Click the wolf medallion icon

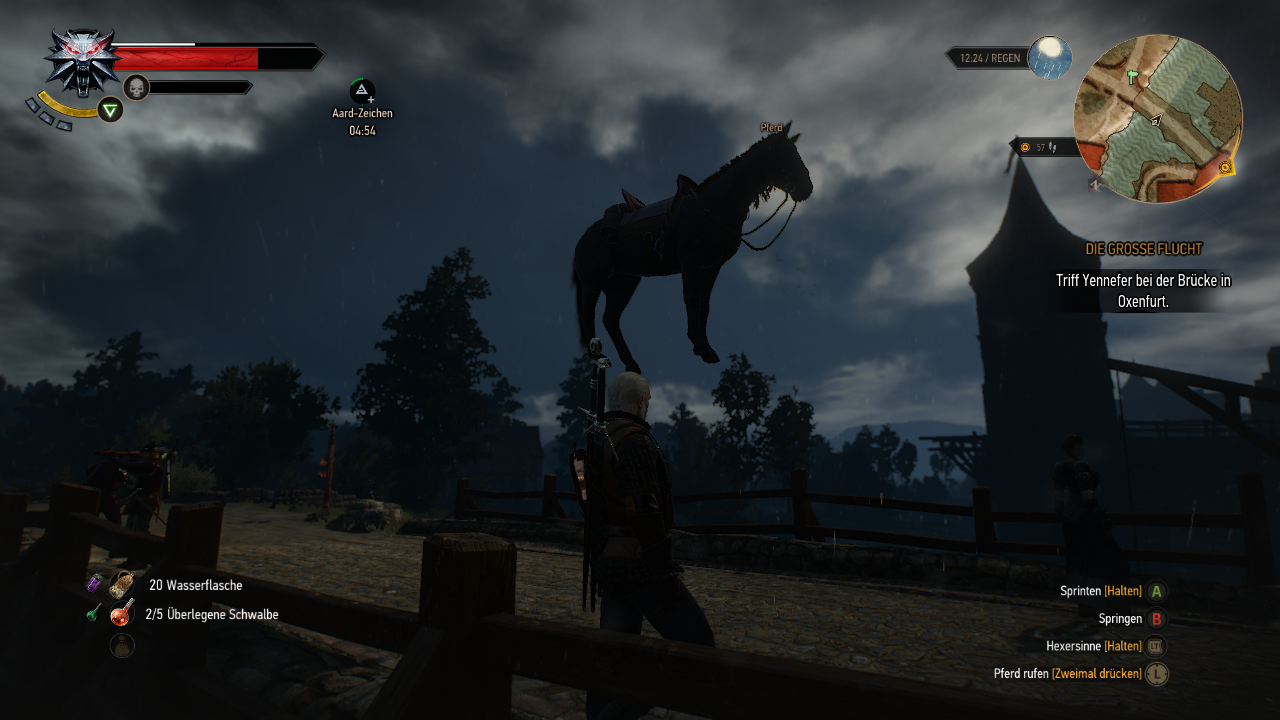click(x=82, y=60)
